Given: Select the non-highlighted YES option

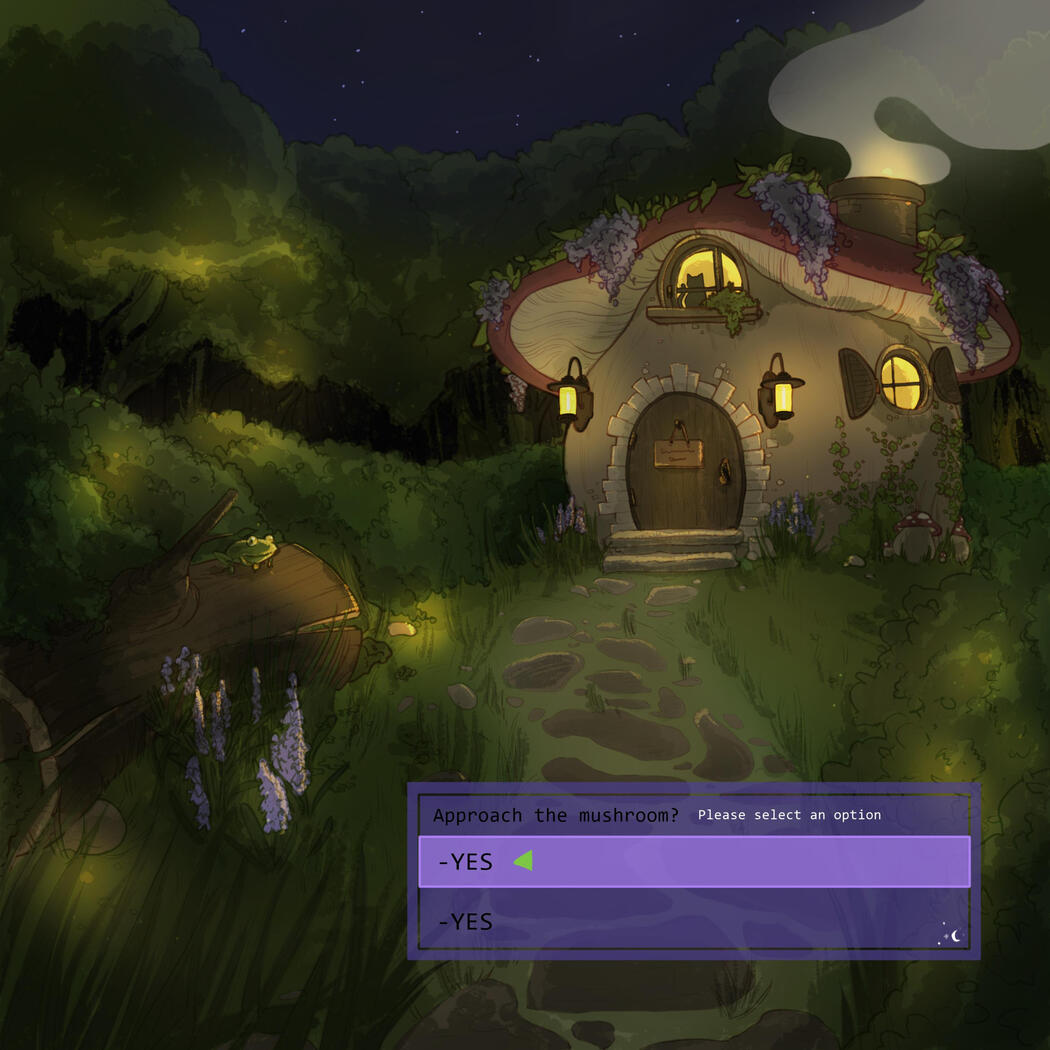Looking at the screenshot, I should (693, 921).
